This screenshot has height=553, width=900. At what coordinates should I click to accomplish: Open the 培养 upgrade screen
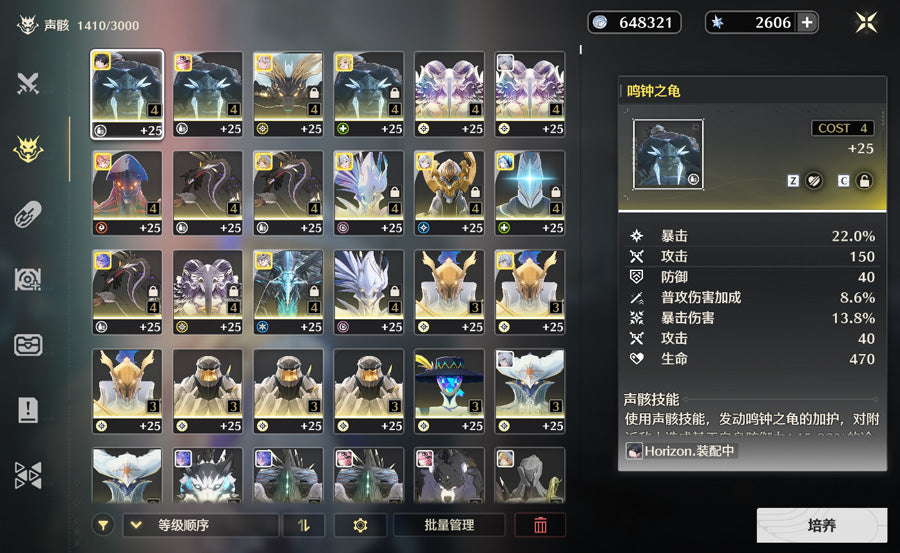coord(821,525)
